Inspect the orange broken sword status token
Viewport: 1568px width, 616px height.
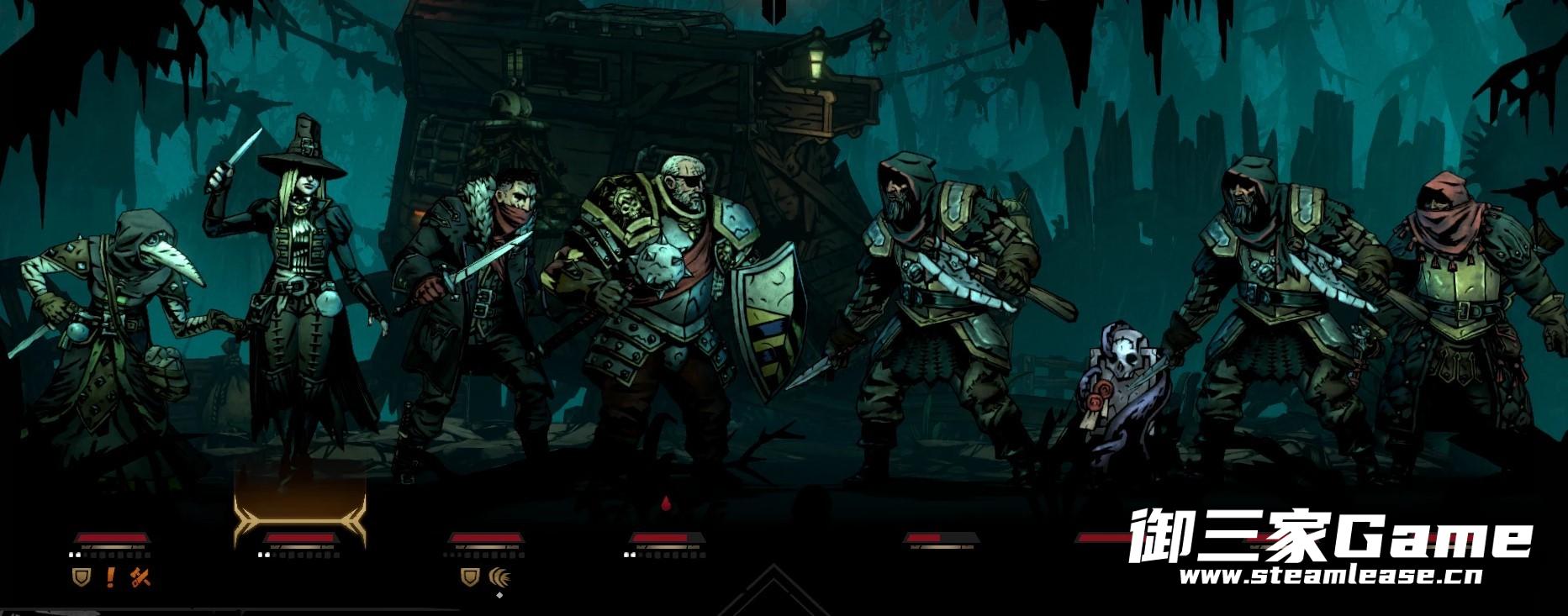(x=140, y=577)
